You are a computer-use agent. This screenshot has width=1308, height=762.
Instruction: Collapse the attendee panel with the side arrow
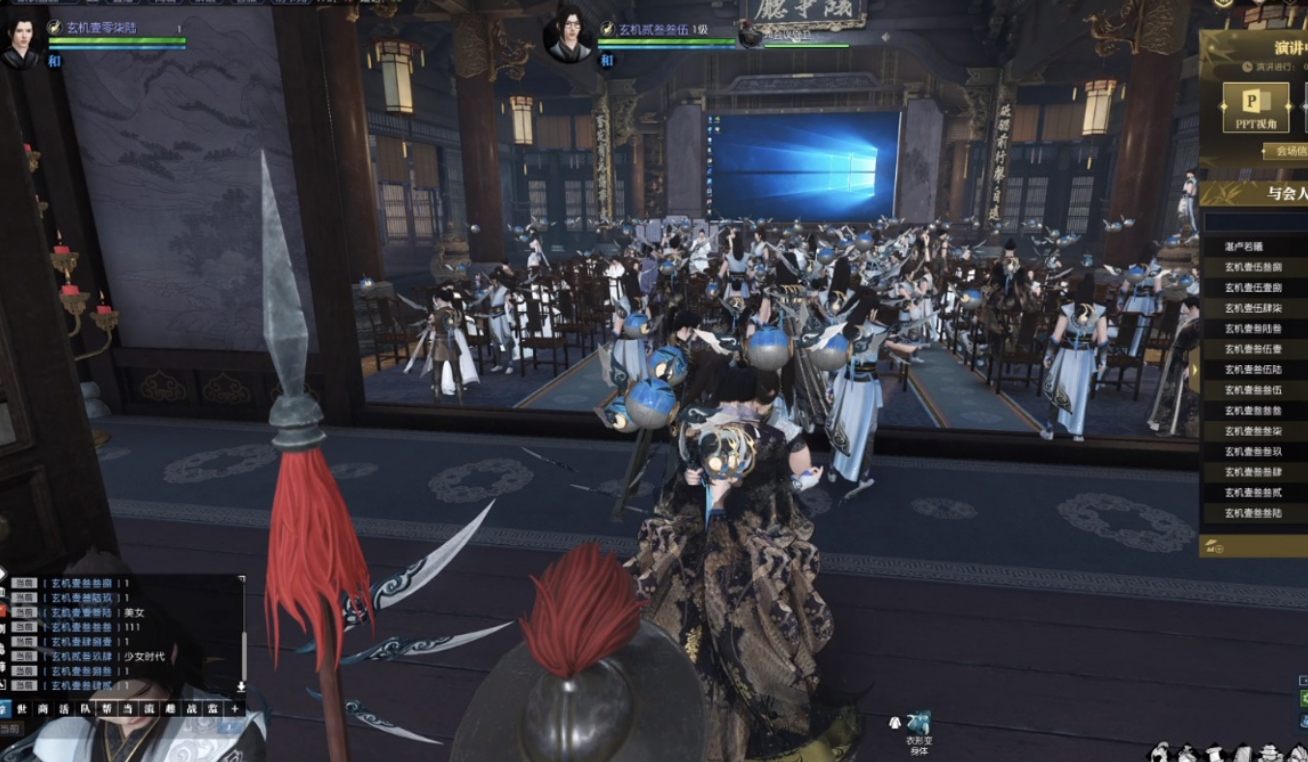coord(1194,372)
